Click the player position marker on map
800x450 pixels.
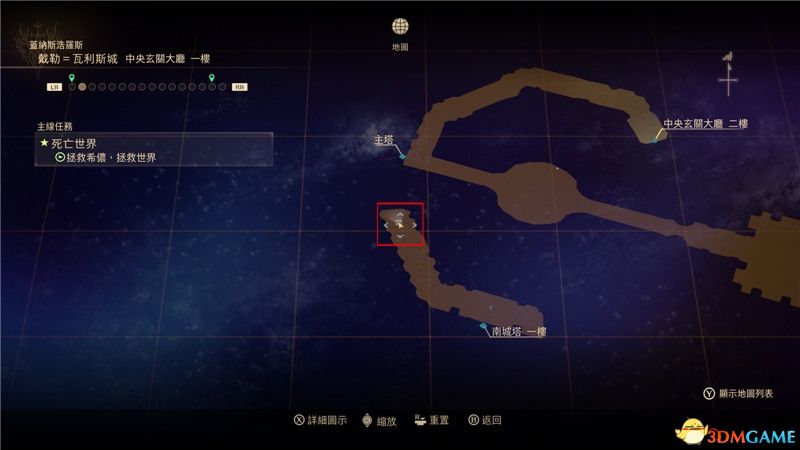tap(400, 225)
